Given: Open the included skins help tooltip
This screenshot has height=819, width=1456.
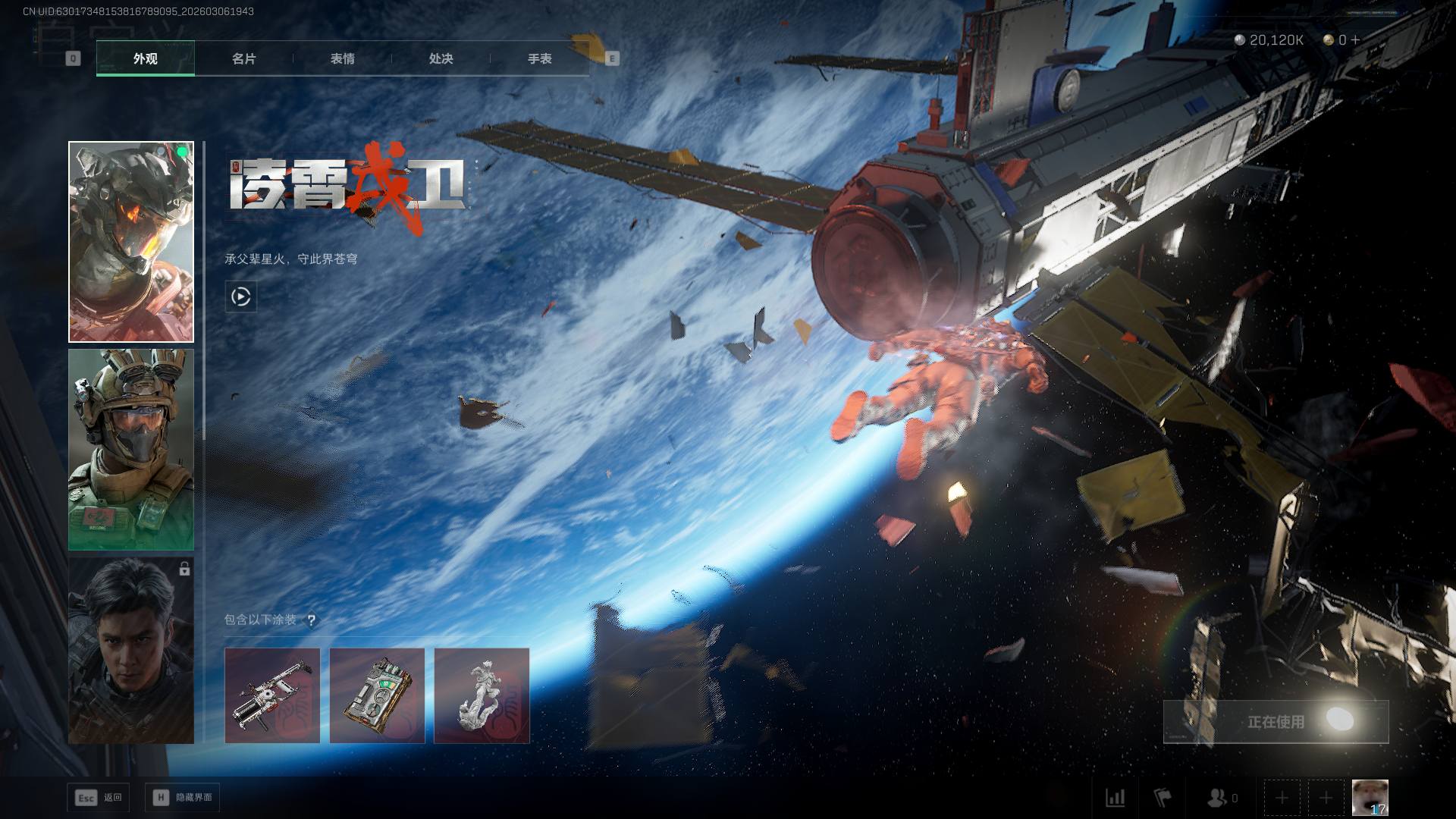Looking at the screenshot, I should coord(311,620).
